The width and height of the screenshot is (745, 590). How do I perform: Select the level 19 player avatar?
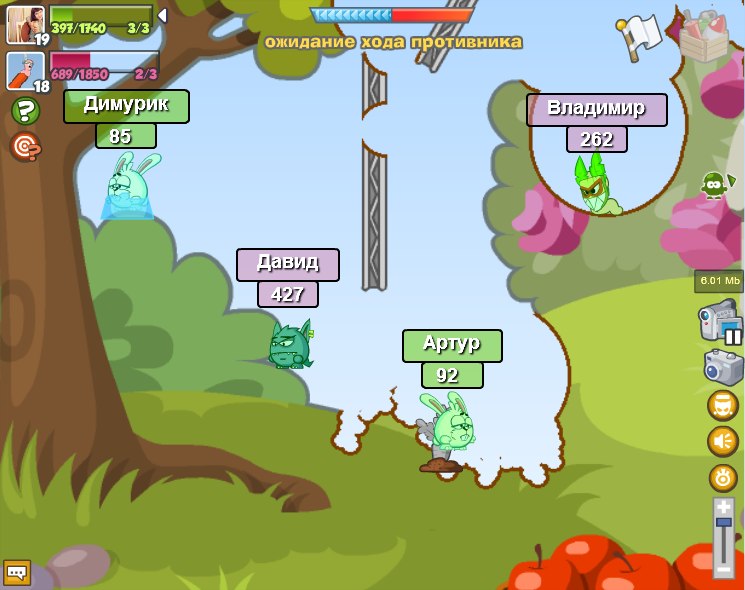(24, 23)
